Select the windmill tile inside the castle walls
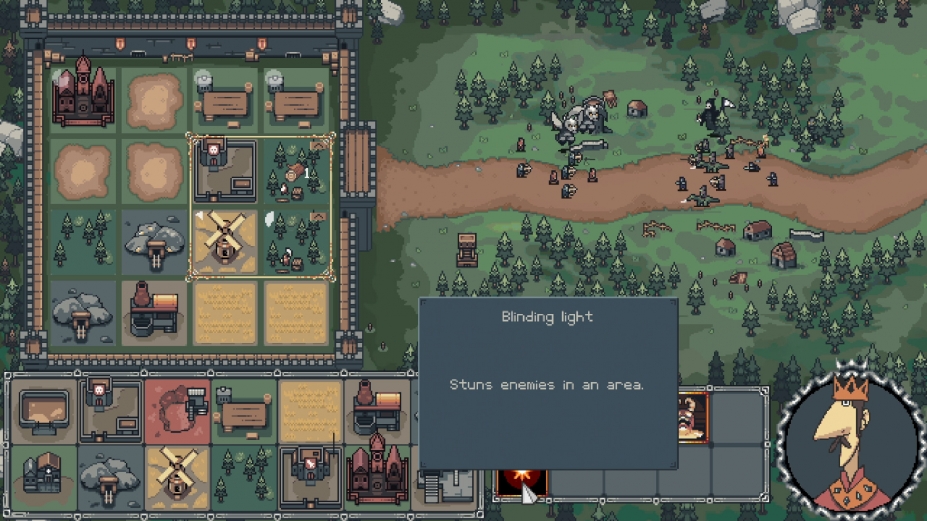This screenshot has width=927, height=521. click(x=224, y=242)
